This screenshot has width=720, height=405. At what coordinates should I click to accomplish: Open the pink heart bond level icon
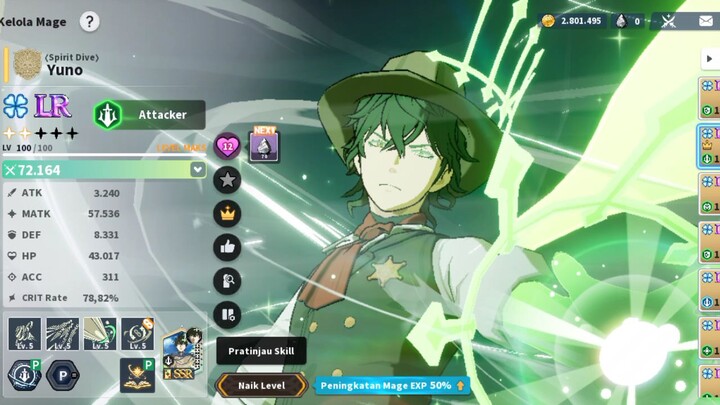tap(228, 147)
